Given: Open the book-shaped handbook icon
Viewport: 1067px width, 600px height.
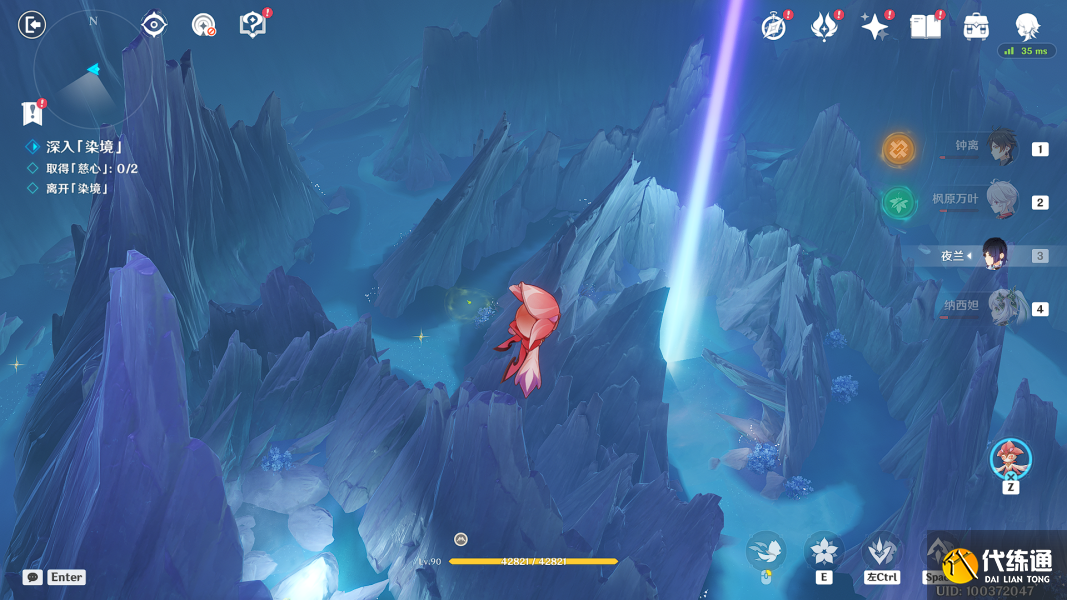Looking at the screenshot, I should pyautogui.click(x=925, y=27).
